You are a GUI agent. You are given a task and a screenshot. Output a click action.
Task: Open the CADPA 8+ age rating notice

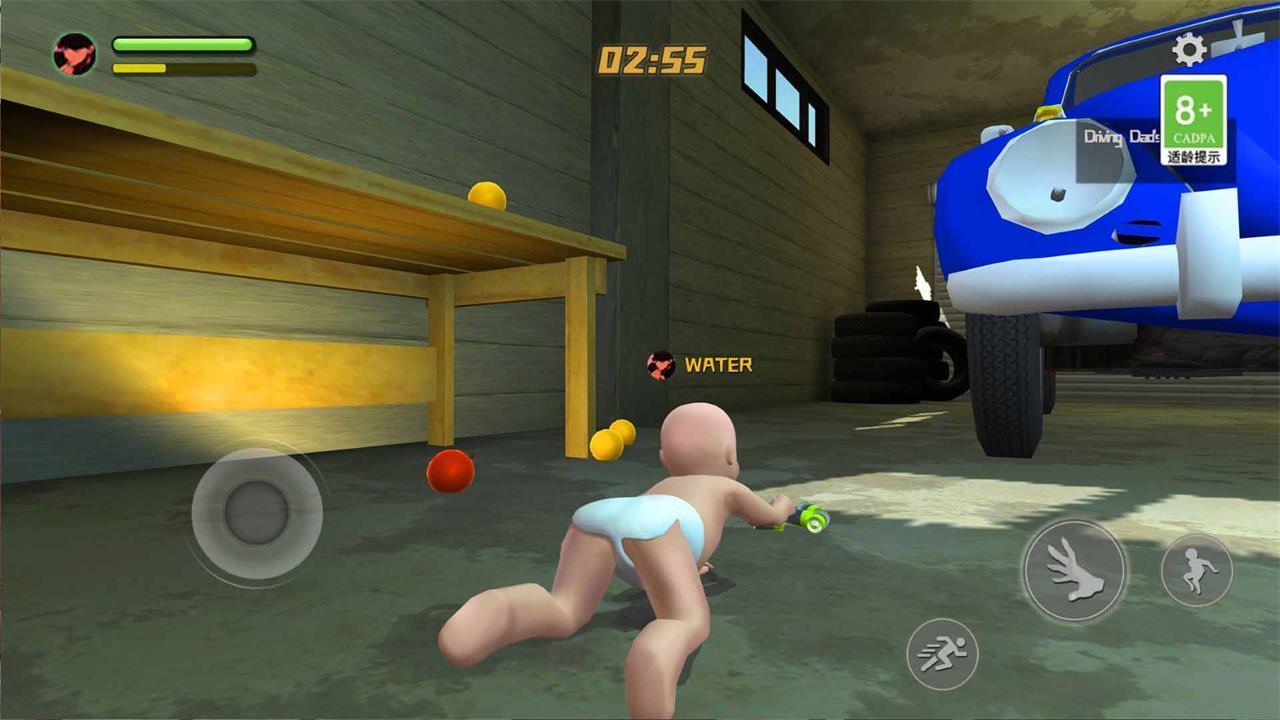pyautogui.click(x=1193, y=120)
